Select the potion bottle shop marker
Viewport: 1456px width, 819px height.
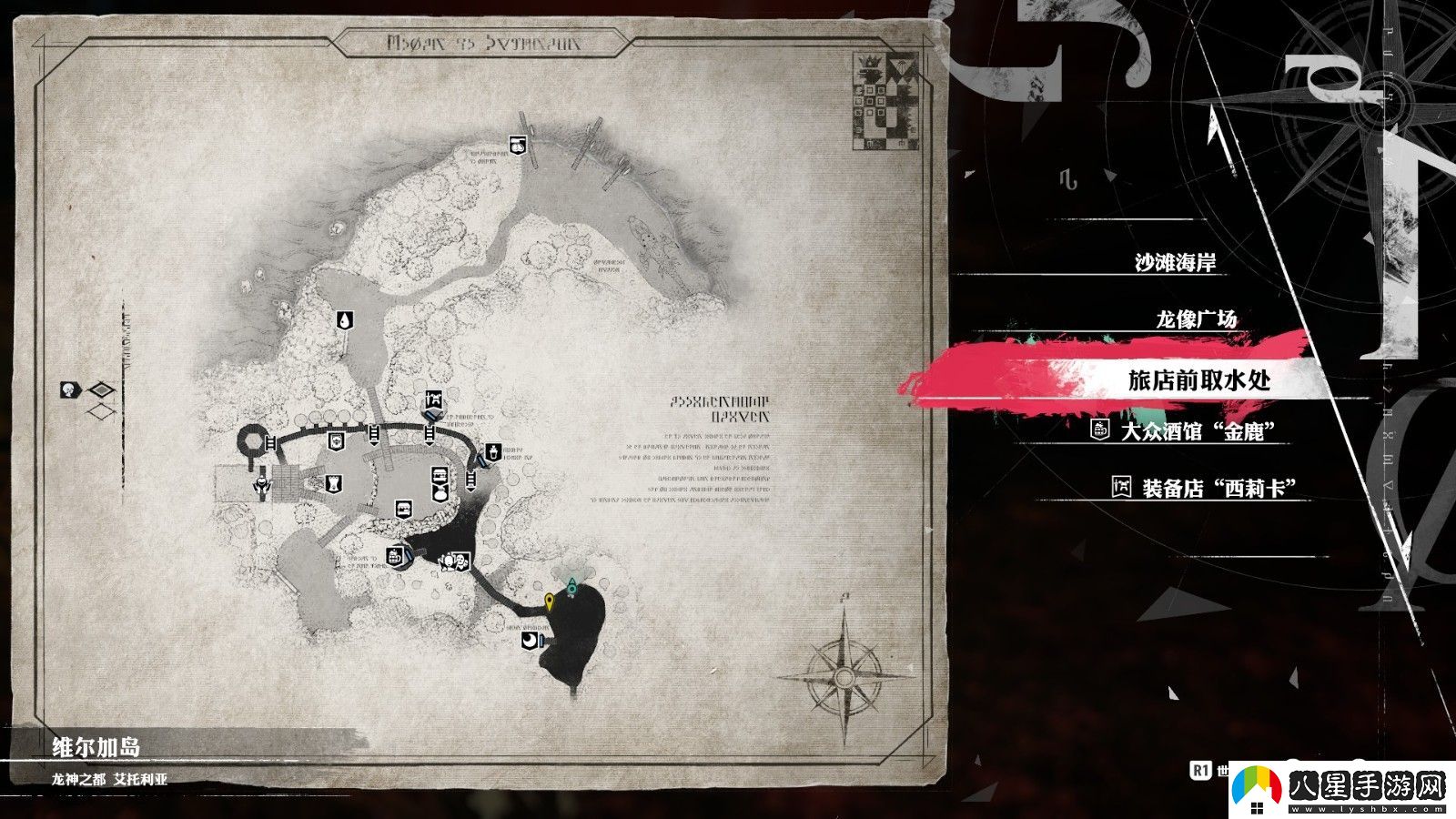(492, 452)
